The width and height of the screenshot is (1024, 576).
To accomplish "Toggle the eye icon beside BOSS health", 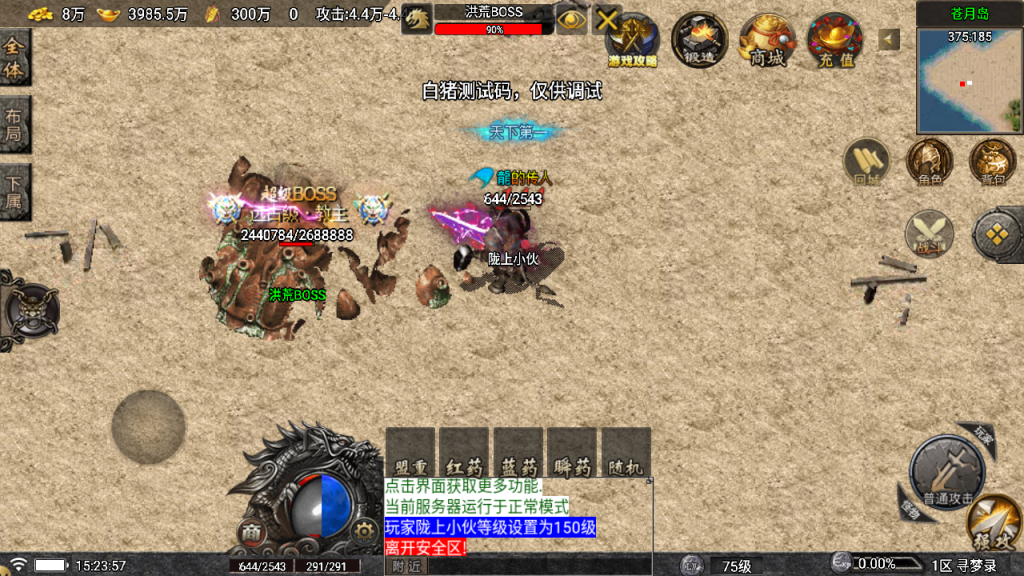I will click(571, 19).
